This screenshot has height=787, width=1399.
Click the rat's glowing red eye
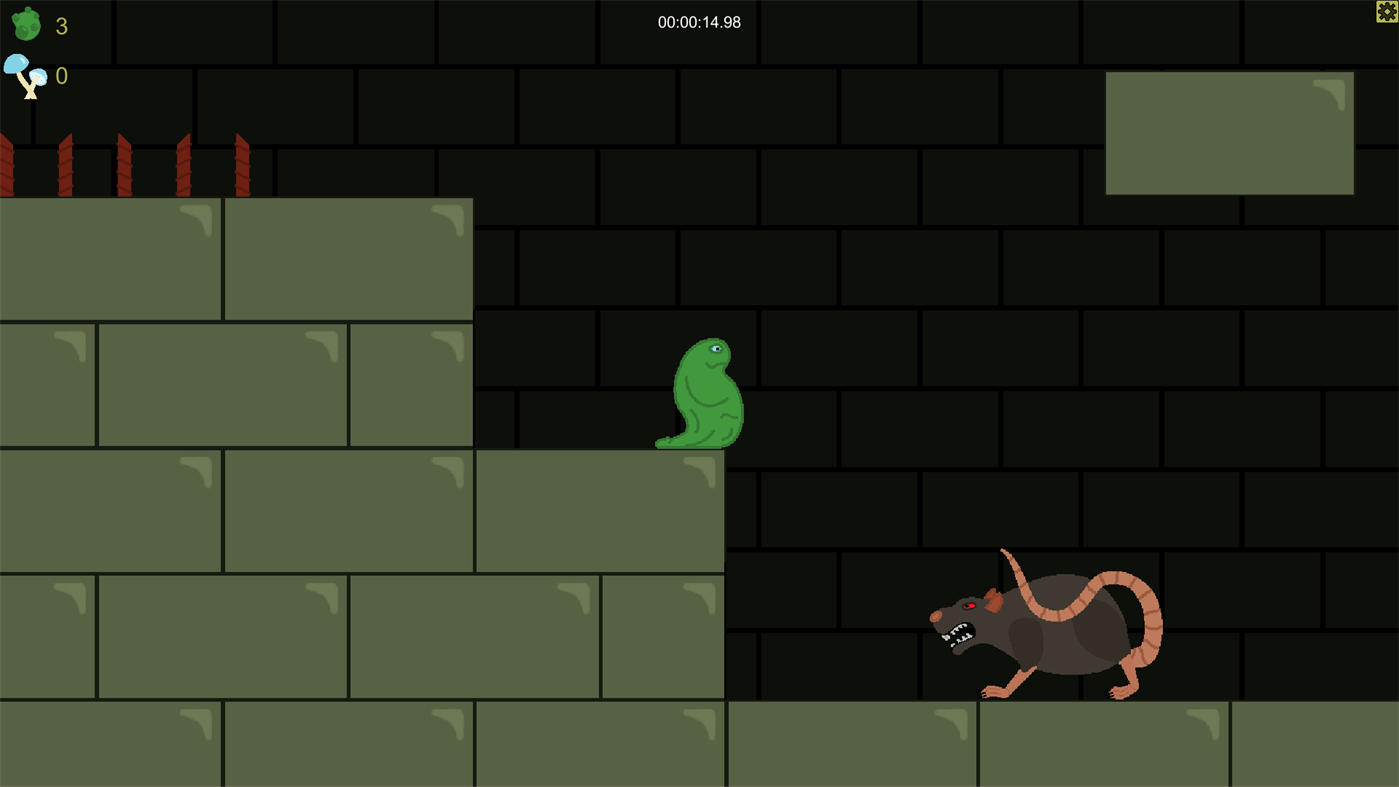pos(967,605)
